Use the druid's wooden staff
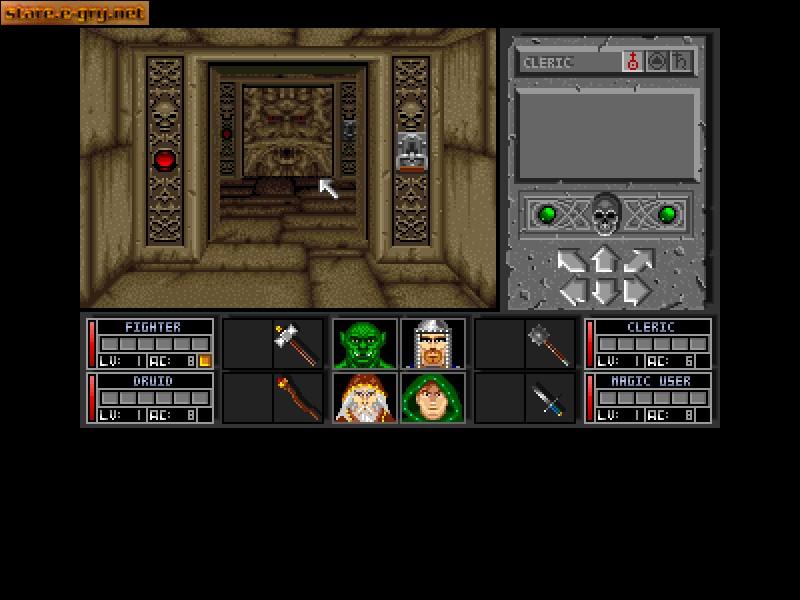The height and width of the screenshot is (600, 800). (298, 397)
